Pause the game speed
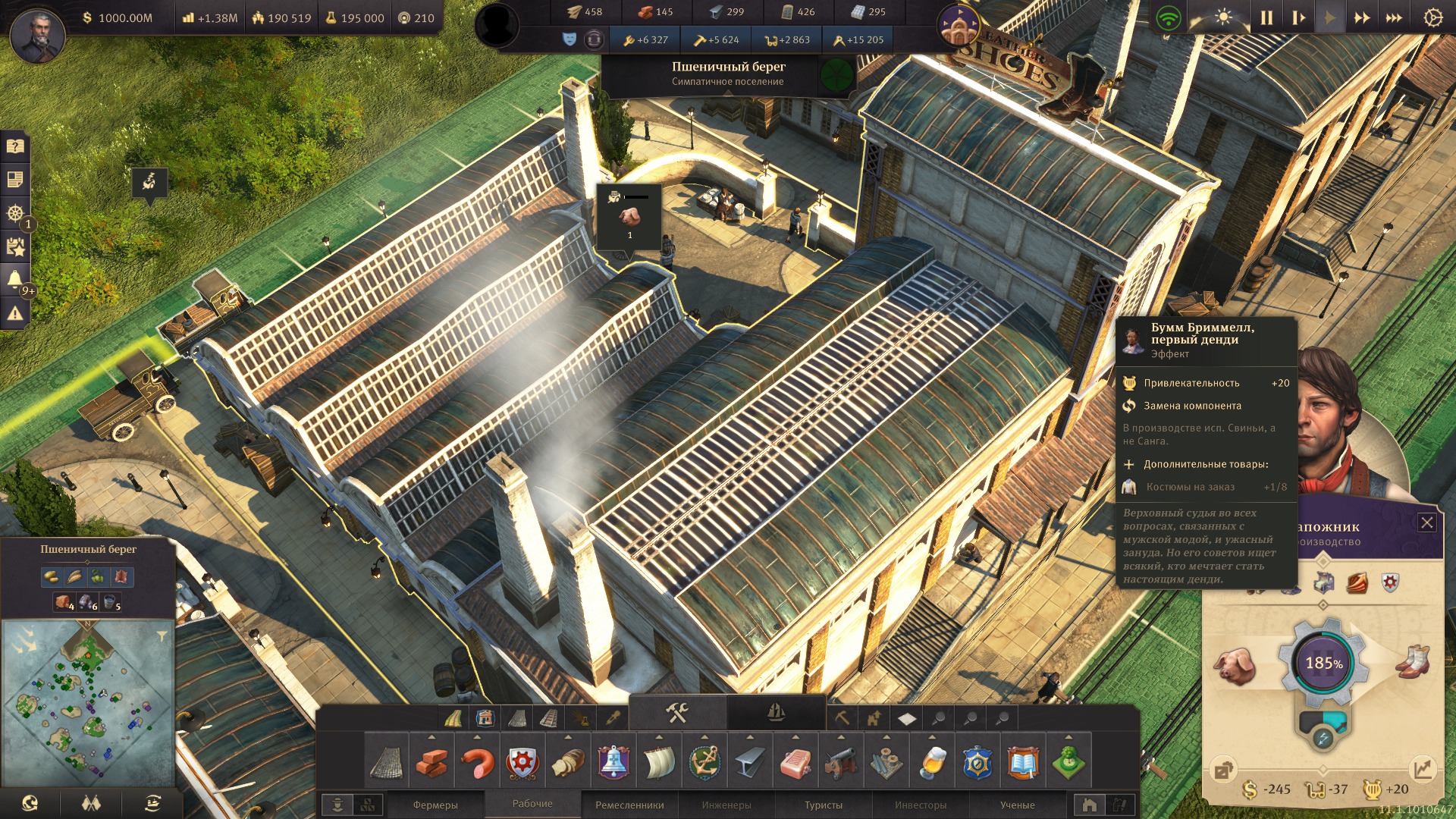 point(1266,17)
